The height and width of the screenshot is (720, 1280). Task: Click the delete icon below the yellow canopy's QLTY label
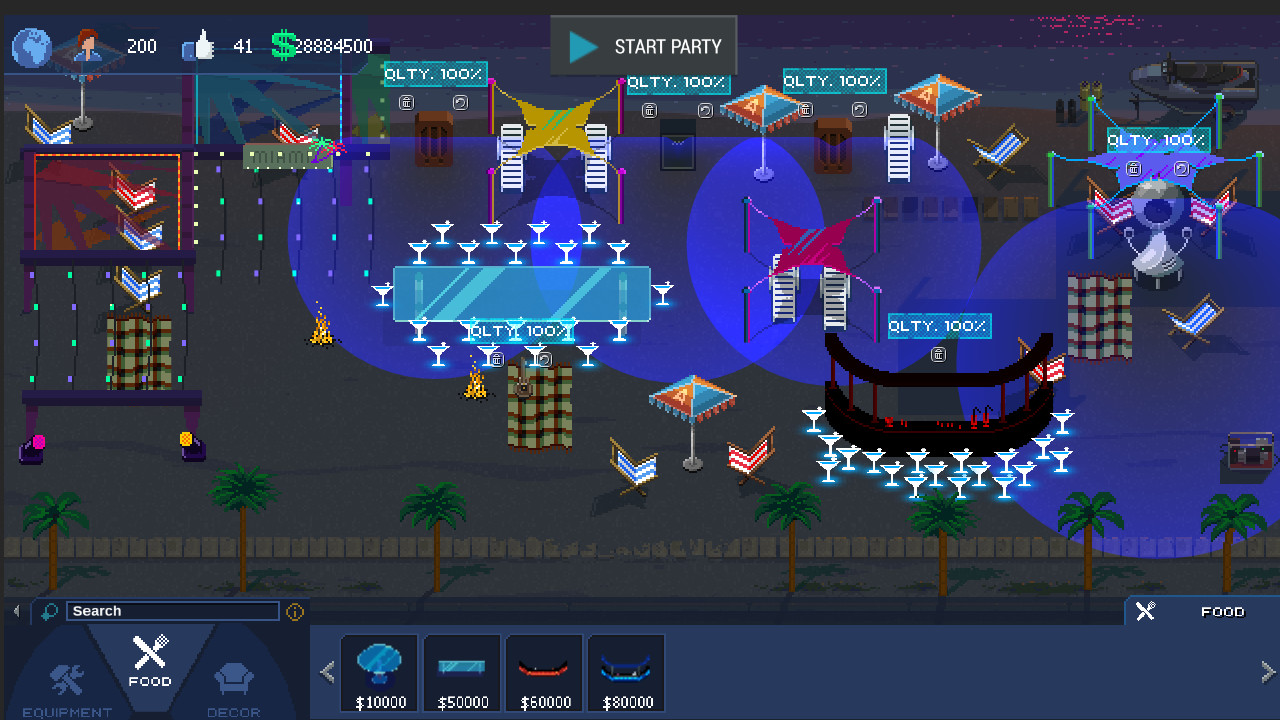point(407,102)
